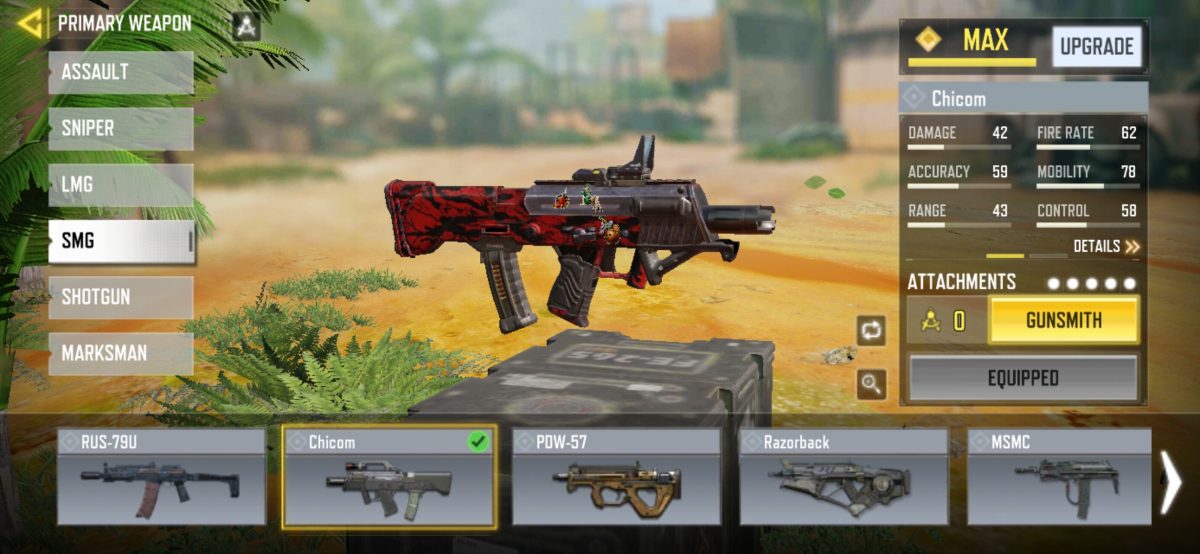This screenshot has width=1200, height=554.
Task: Select the Chicom weapon card
Action: click(x=389, y=477)
